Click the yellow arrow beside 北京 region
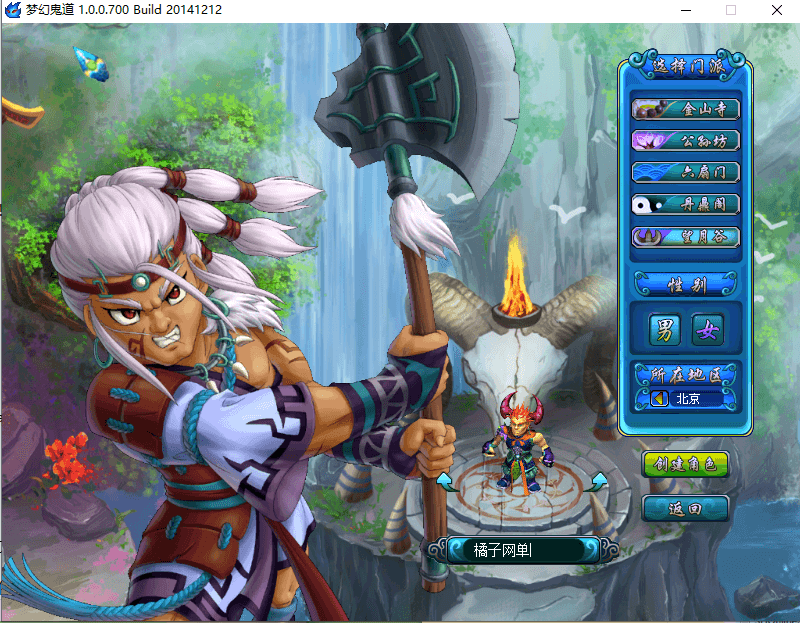 click(x=659, y=399)
